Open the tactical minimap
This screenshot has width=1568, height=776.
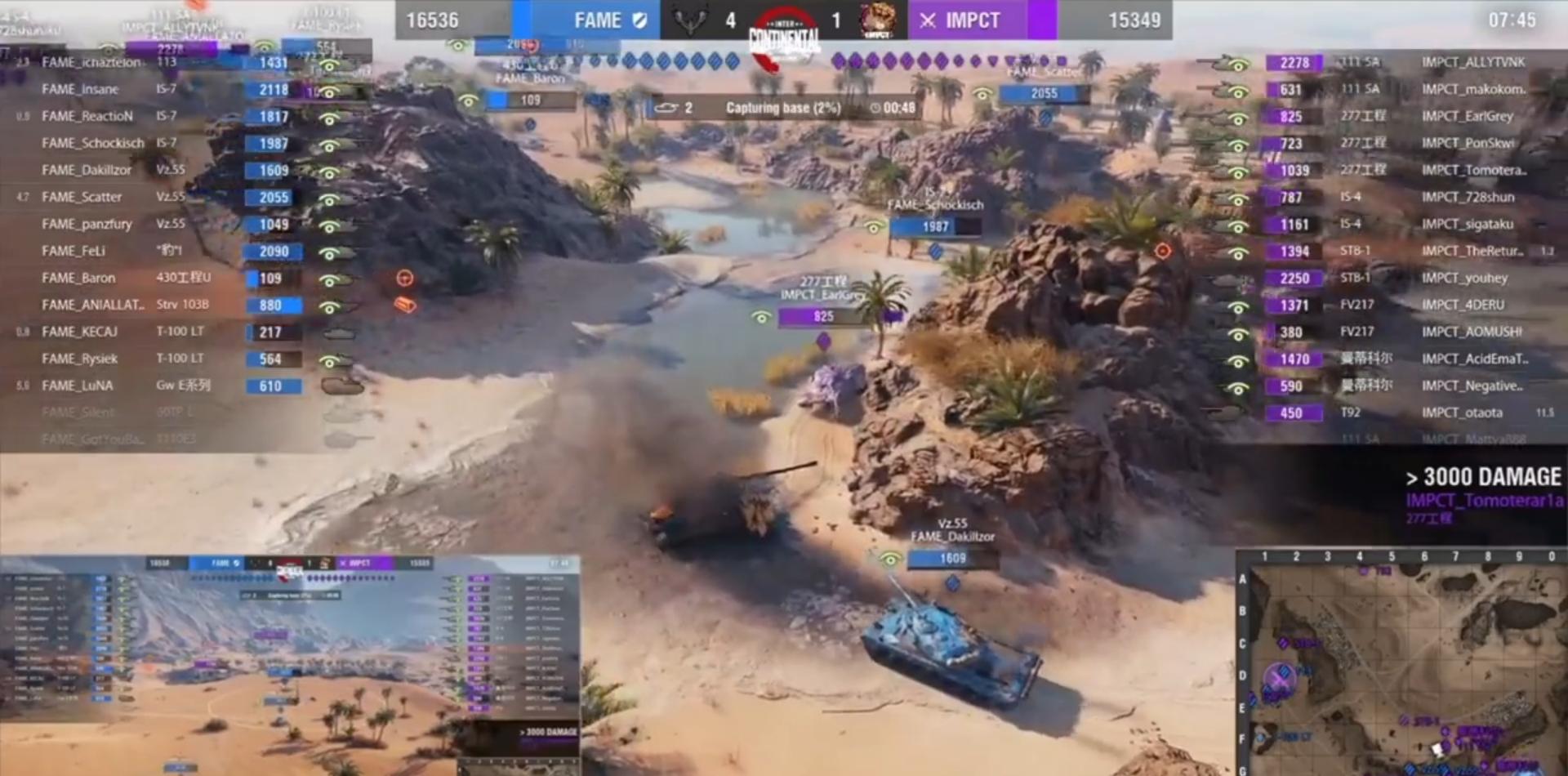1402,663
